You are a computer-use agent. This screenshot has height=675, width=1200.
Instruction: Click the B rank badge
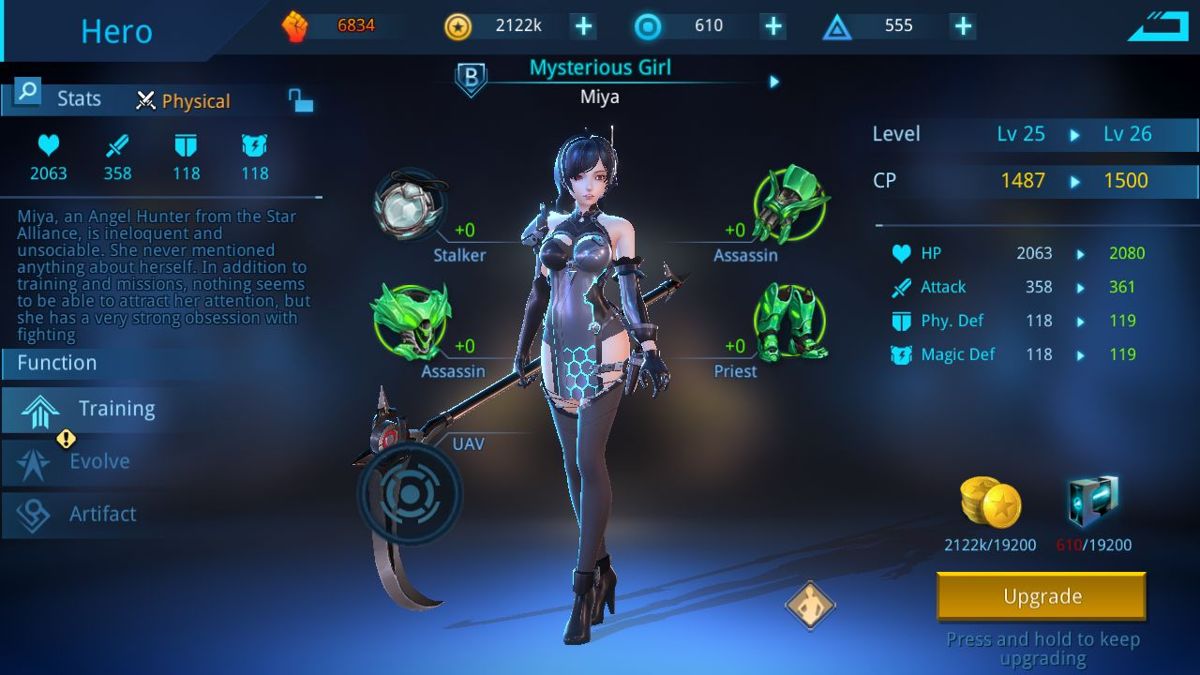[x=471, y=80]
